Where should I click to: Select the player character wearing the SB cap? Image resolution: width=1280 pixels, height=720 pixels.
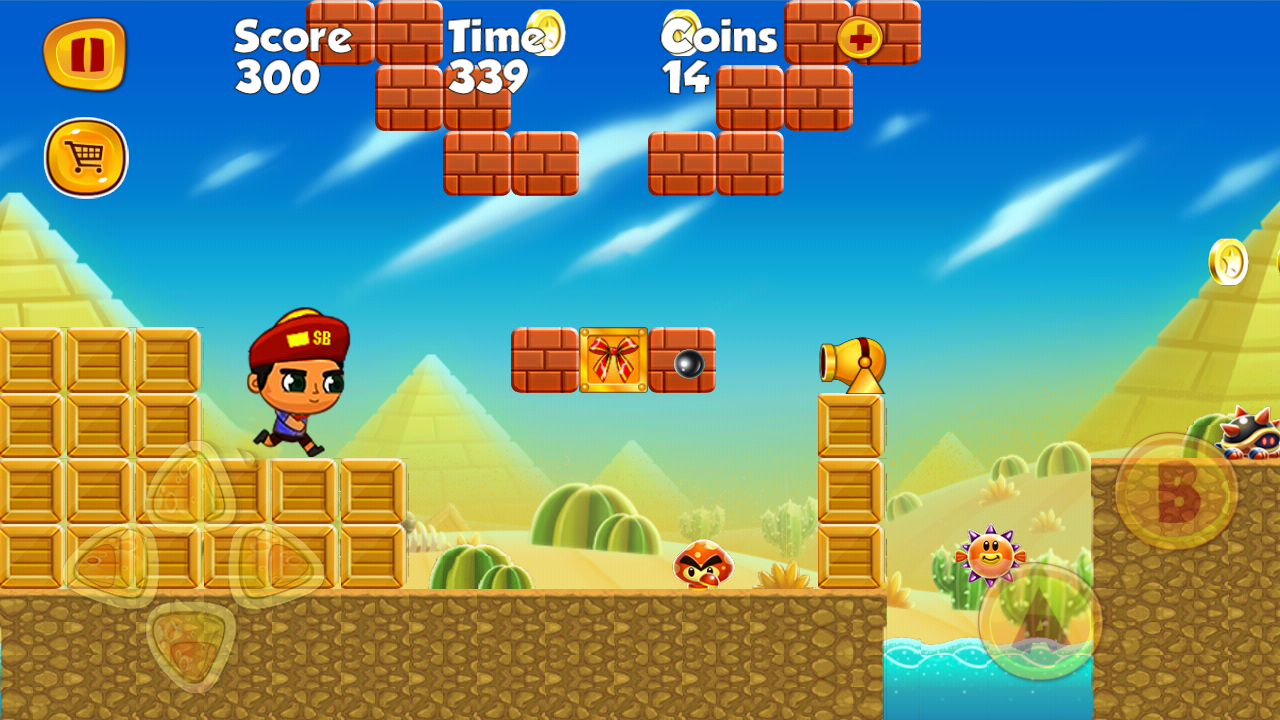300,385
